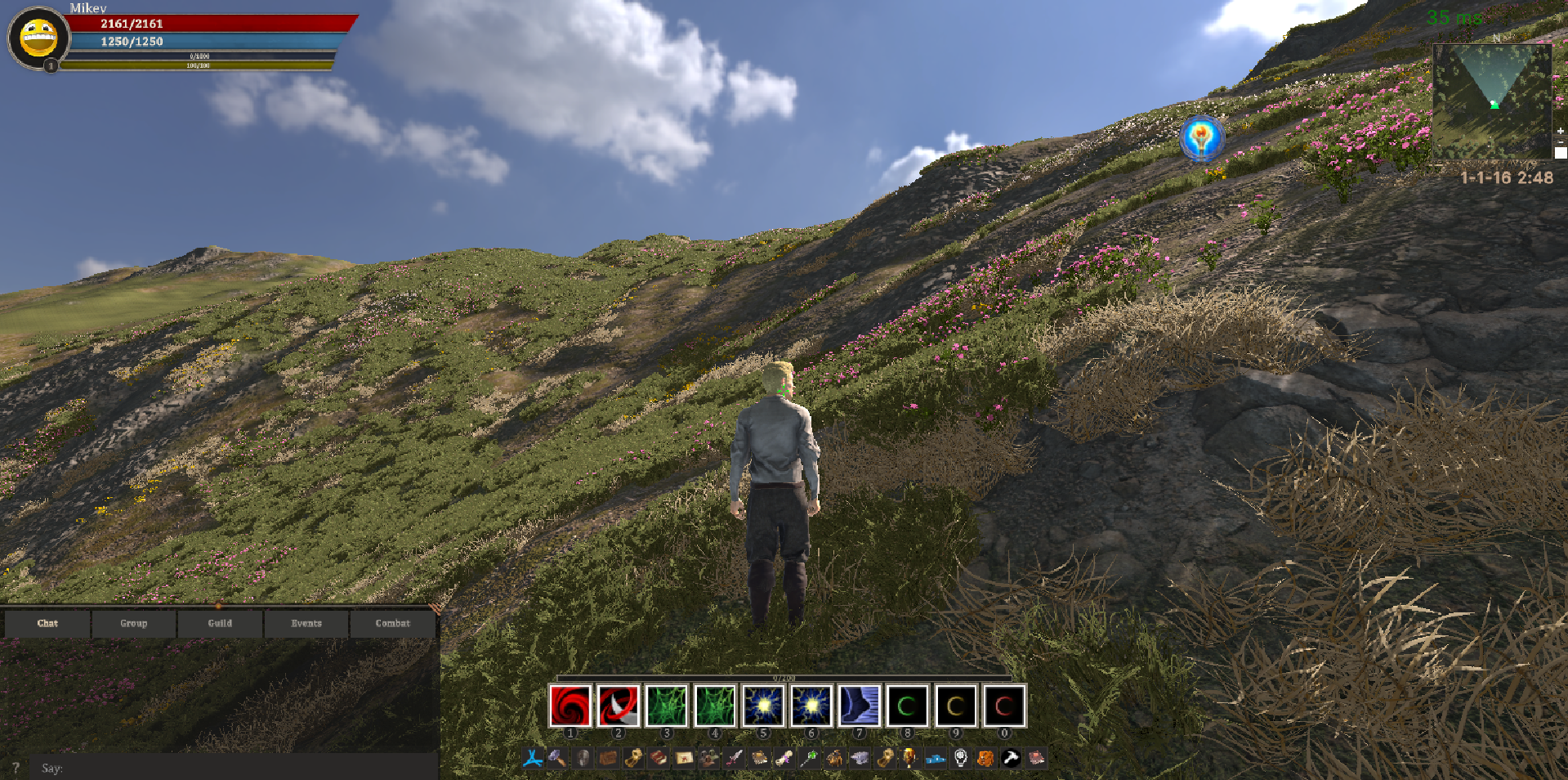Use the red swirl blade ability

(619, 706)
